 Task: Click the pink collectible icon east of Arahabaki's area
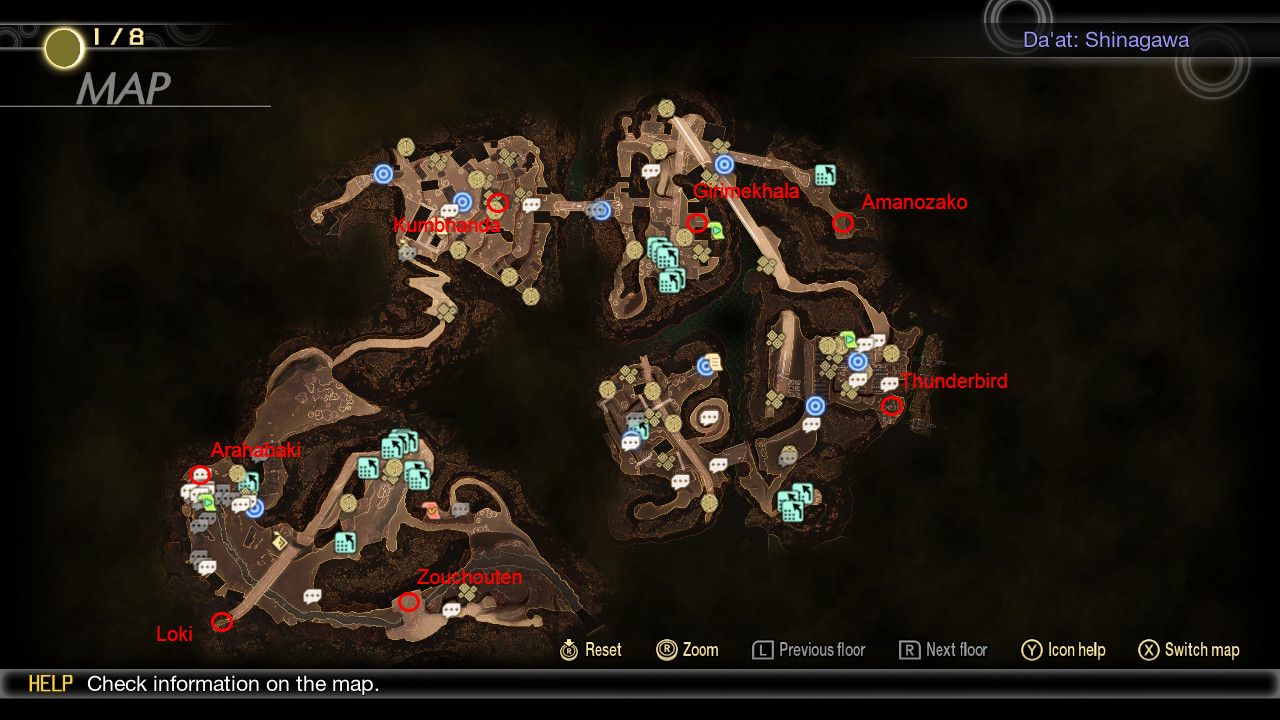click(430, 510)
